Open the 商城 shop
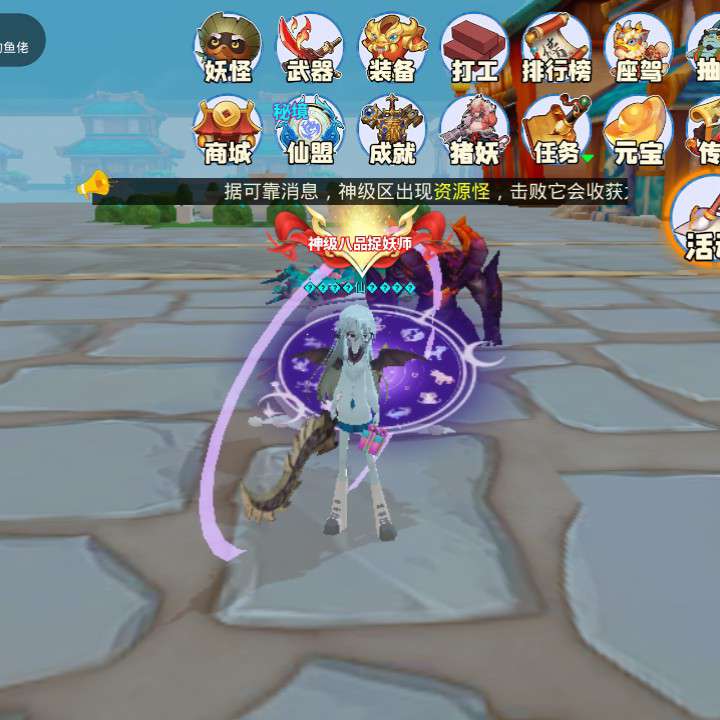720x720 pixels. coord(228,130)
